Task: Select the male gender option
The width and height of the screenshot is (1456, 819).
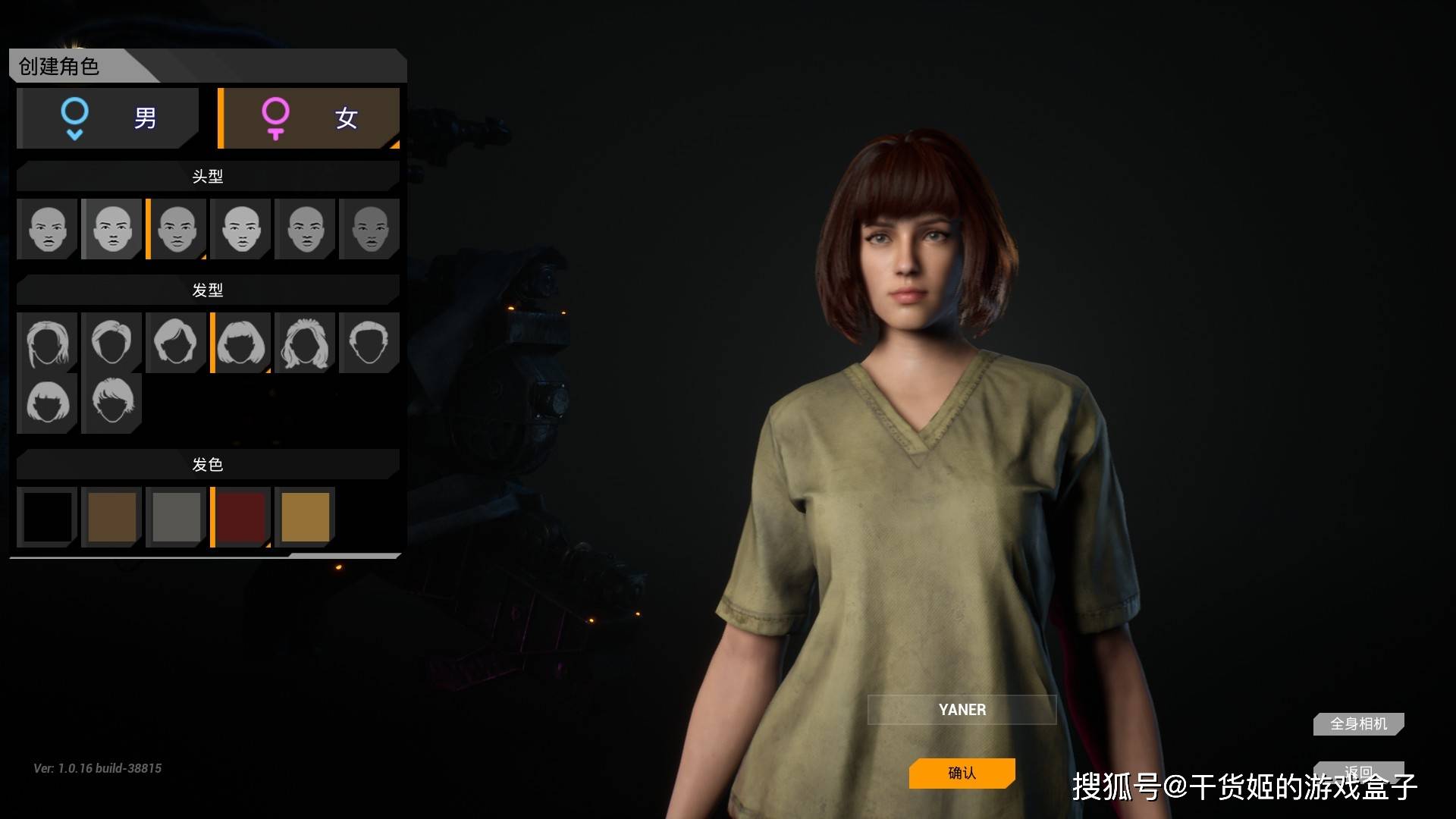Action: (108, 118)
